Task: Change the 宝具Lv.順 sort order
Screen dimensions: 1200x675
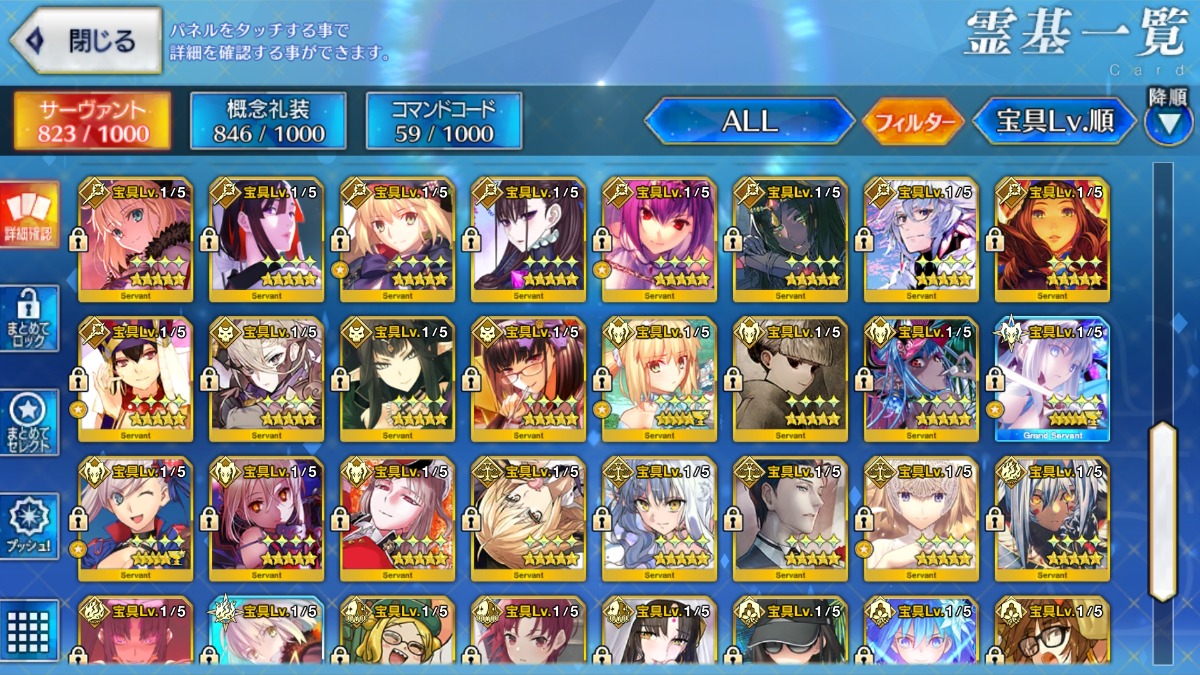Action: pos(1055,122)
